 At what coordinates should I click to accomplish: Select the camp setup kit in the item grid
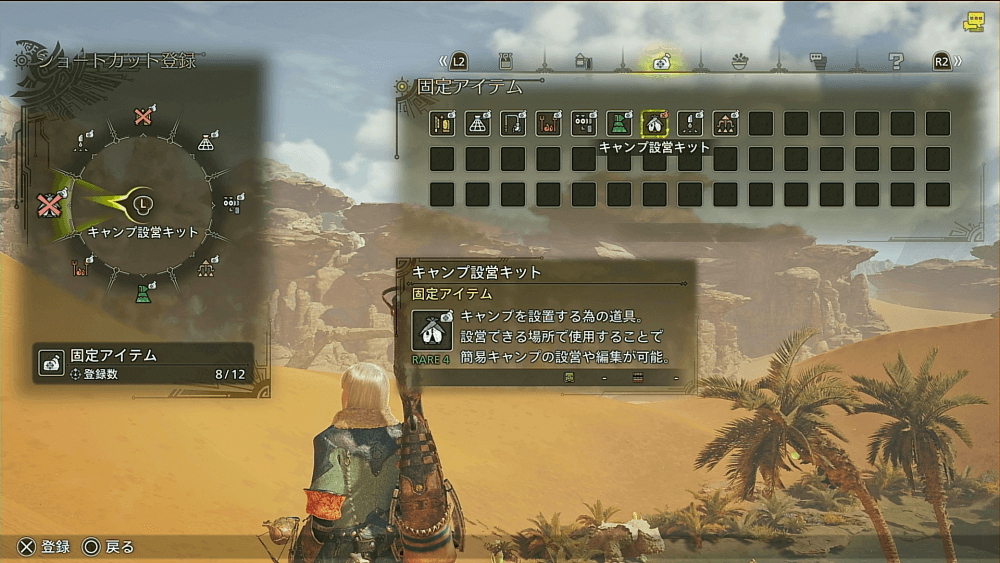tap(654, 123)
